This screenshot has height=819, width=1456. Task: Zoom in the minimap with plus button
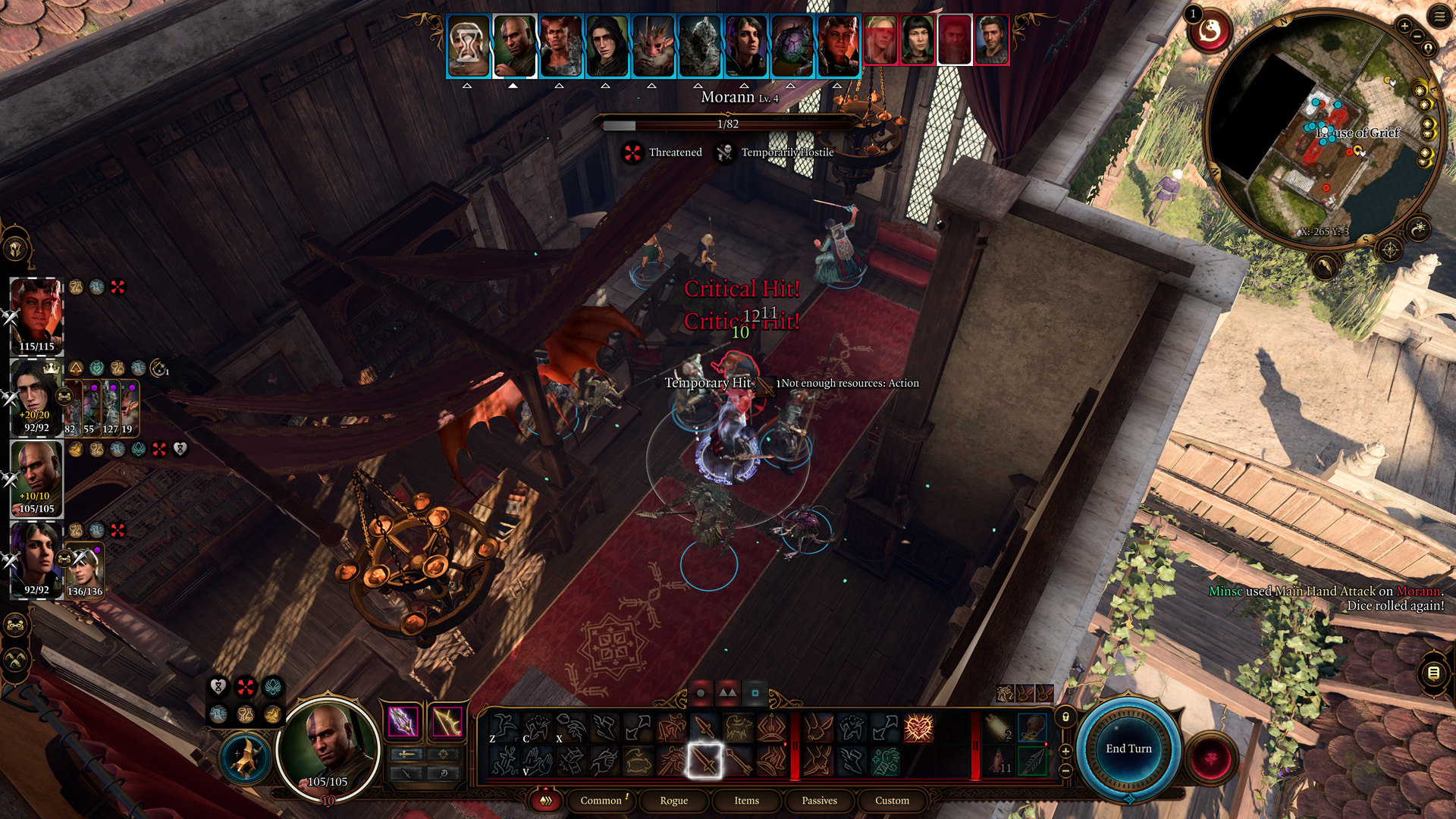[1404, 26]
